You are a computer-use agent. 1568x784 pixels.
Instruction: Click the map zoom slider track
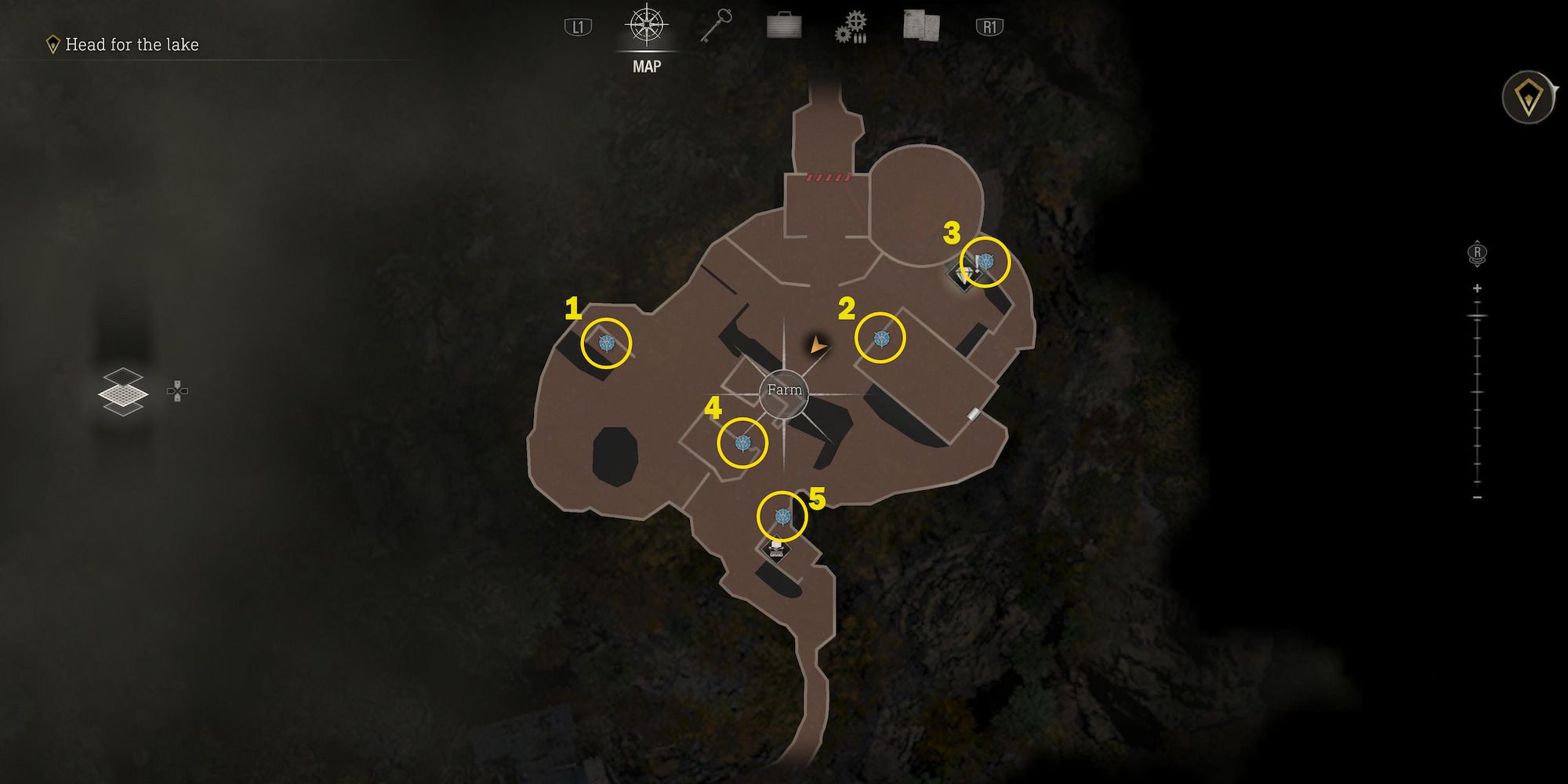[x=1477, y=392]
